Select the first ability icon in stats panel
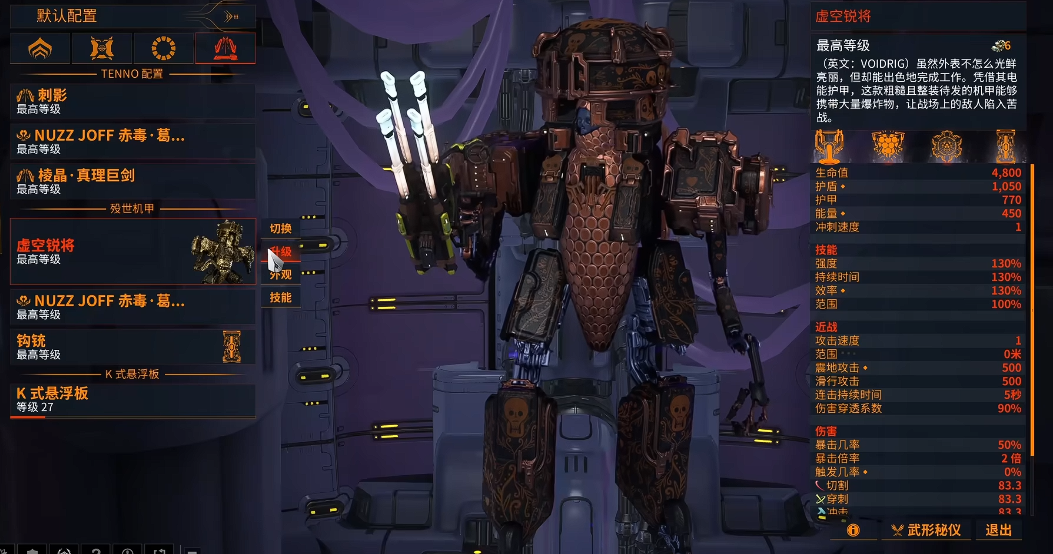This screenshot has width=1053, height=554. coord(829,147)
